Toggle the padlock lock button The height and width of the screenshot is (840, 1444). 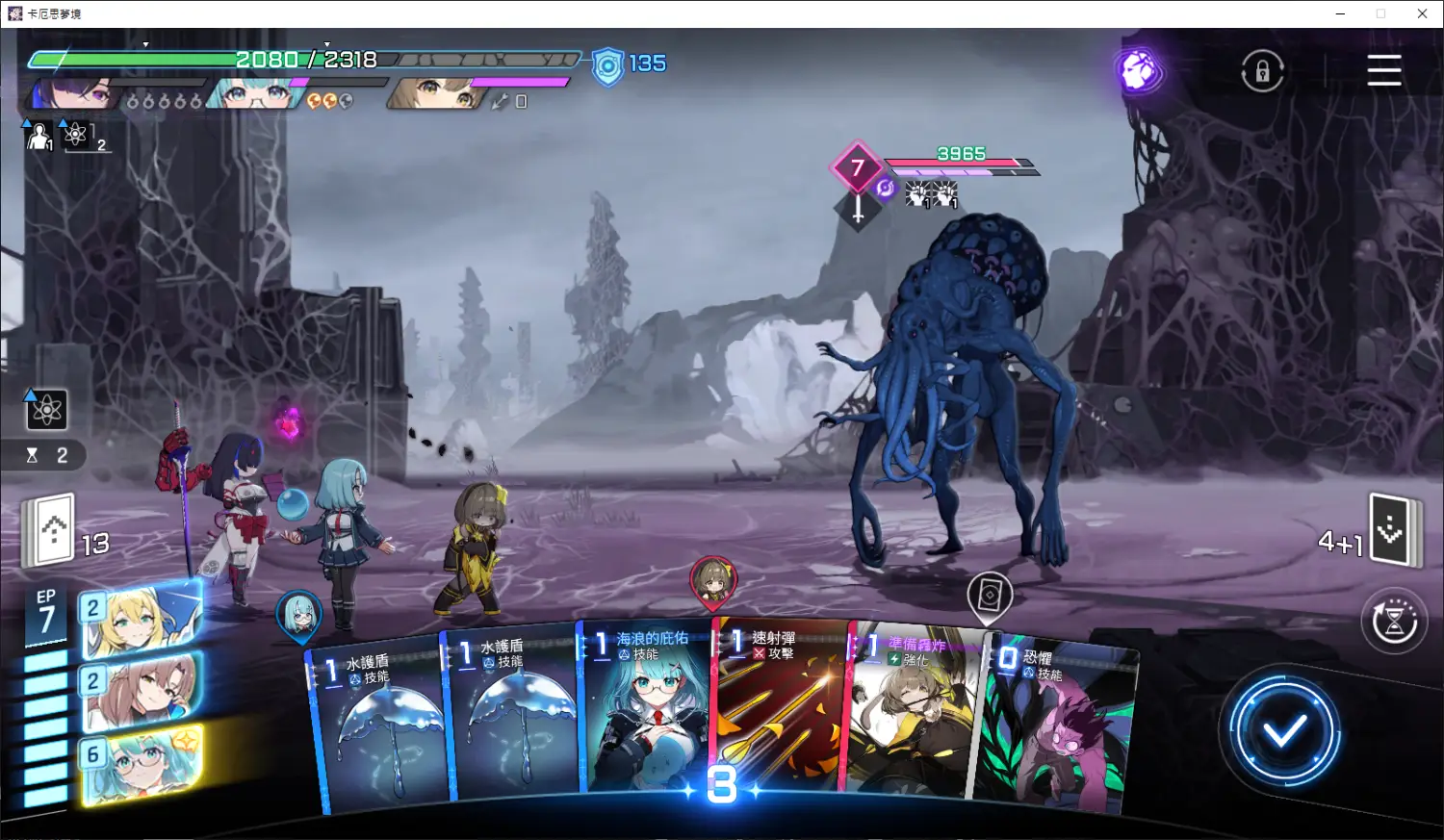click(1262, 71)
